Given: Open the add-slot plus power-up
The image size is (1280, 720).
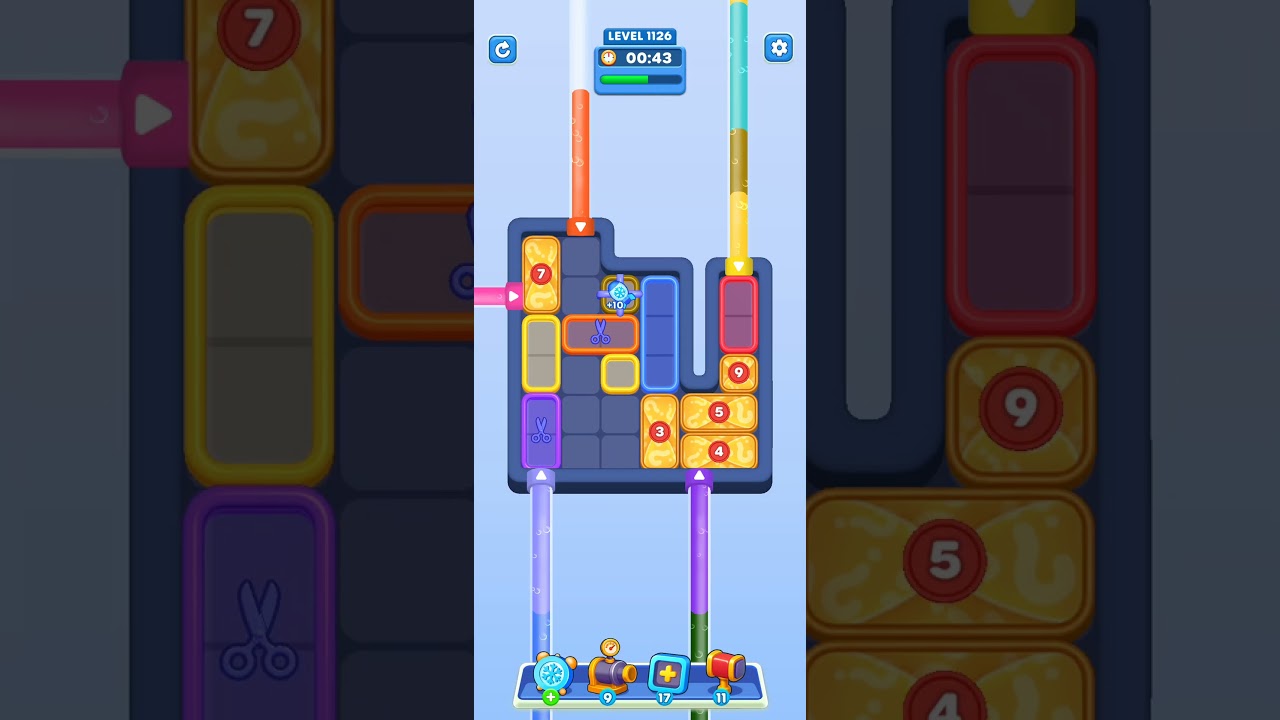Looking at the screenshot, I should tap(668, 674).
